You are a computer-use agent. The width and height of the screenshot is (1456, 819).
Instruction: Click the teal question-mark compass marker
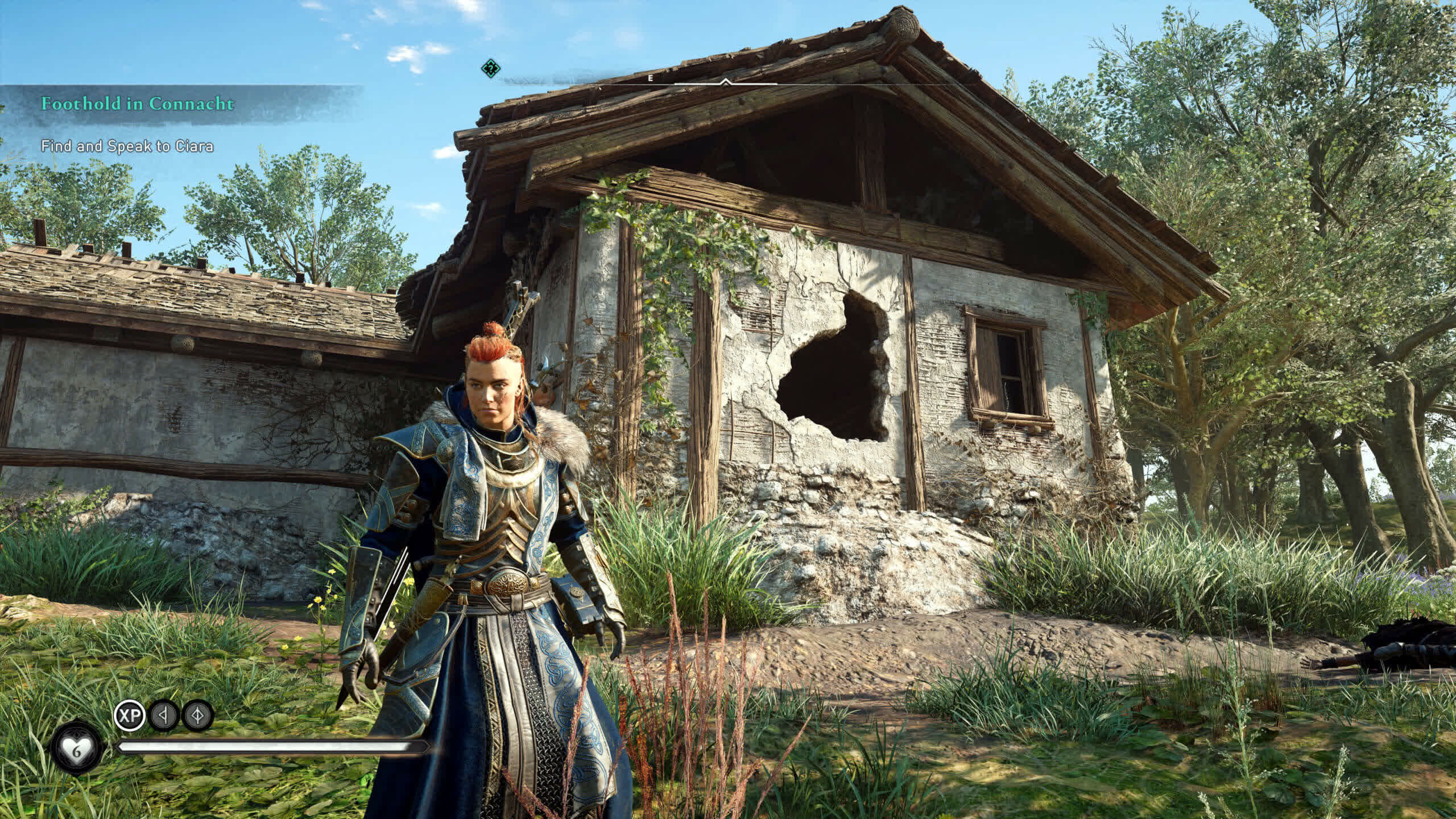pyautogui.click(x=490, y=69)
